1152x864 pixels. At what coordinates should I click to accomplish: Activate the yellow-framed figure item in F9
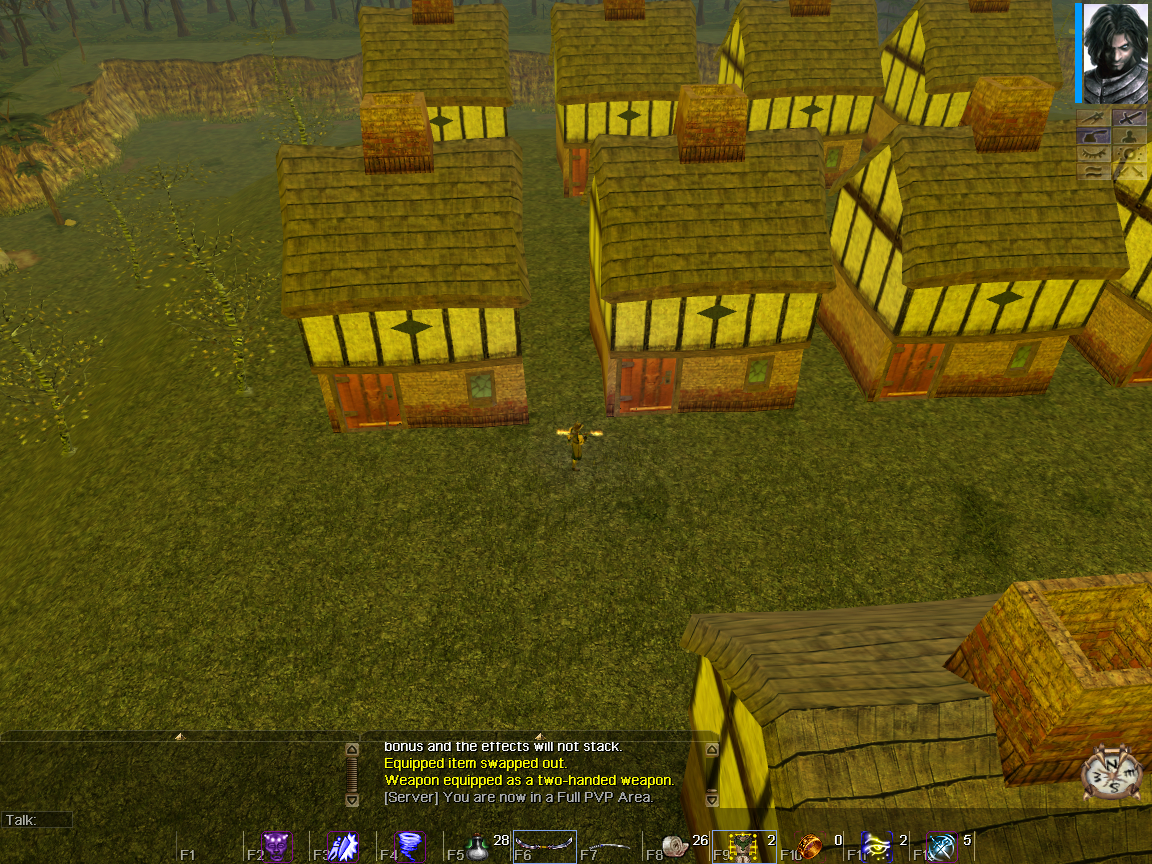[x=743, y=847]
